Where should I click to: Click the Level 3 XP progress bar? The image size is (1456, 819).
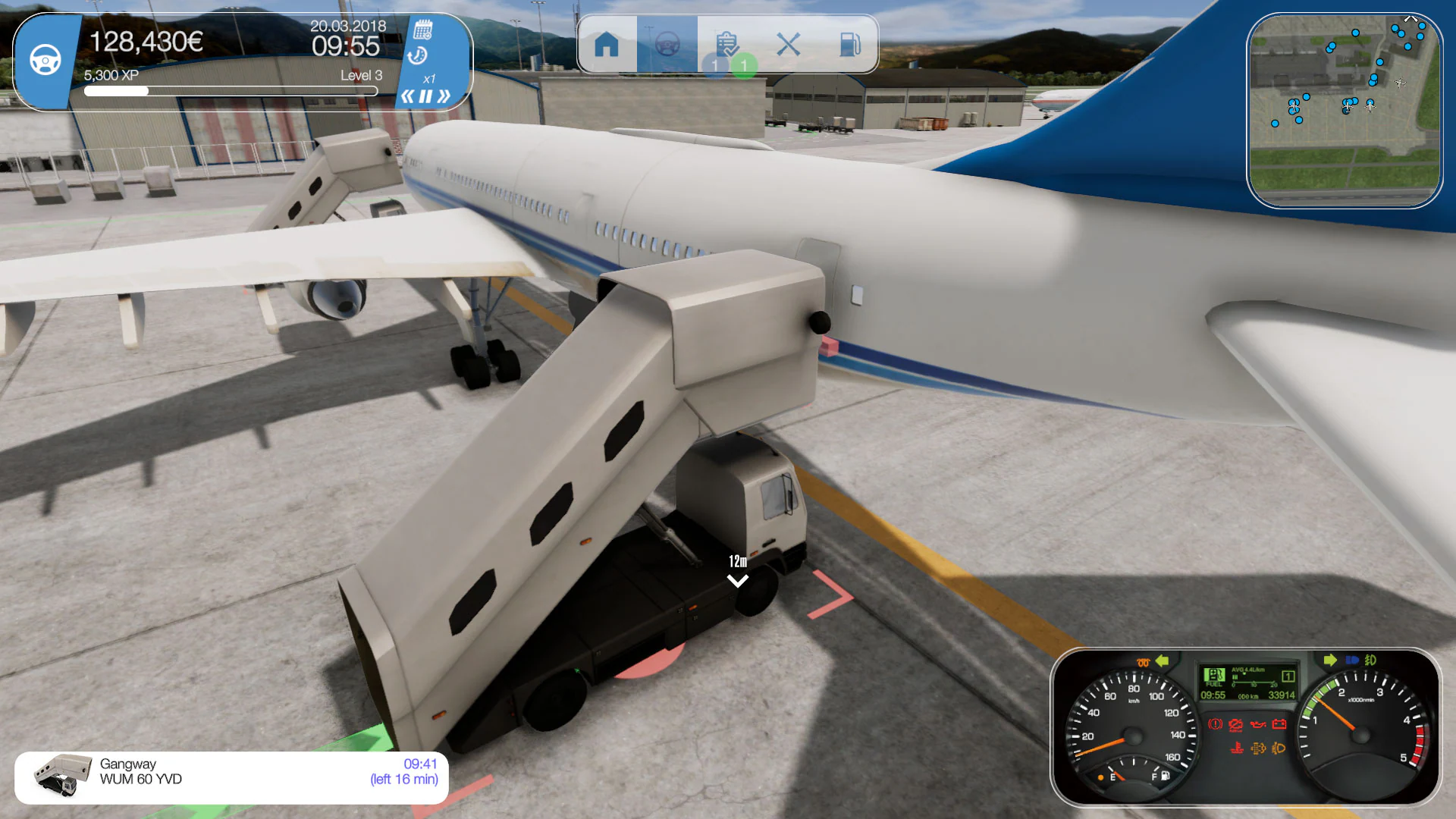coord(230,90)
